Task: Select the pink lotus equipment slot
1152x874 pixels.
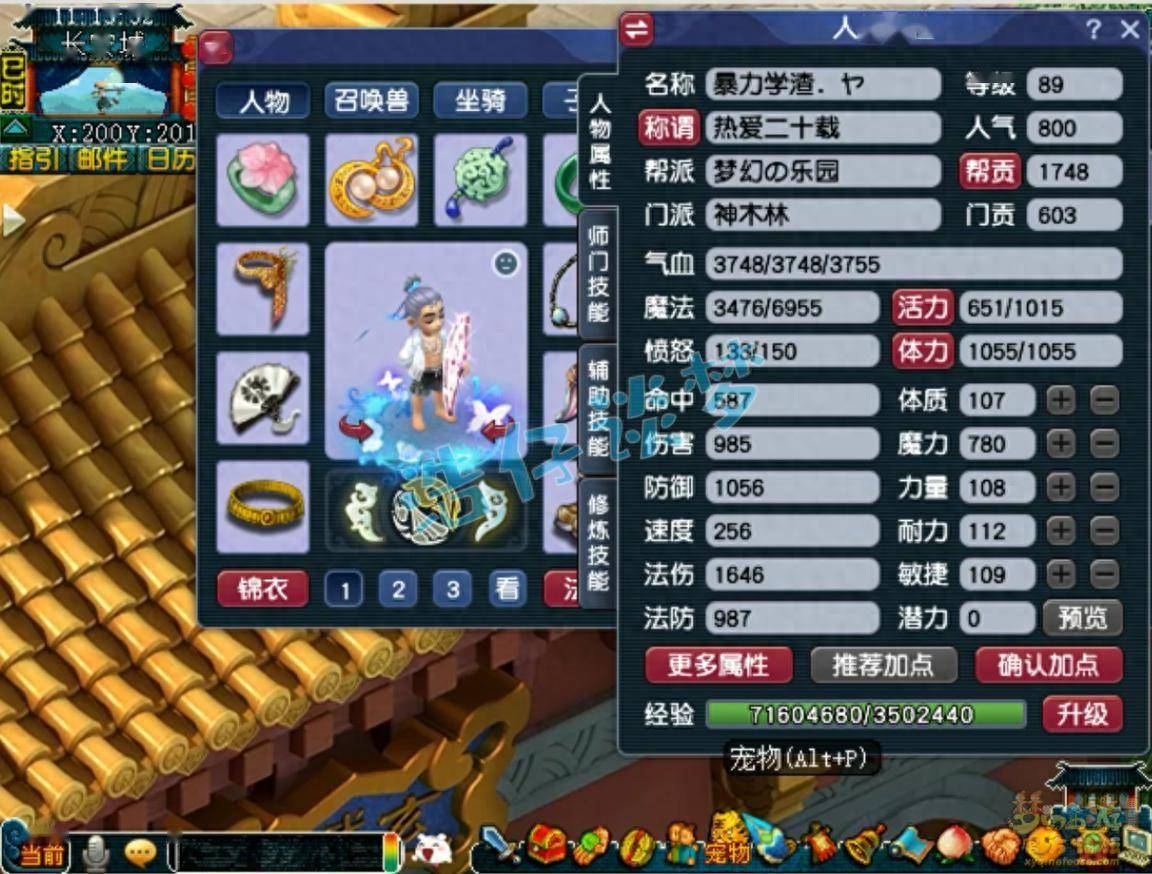Action: pyautogui.click(x=263, y=180)
